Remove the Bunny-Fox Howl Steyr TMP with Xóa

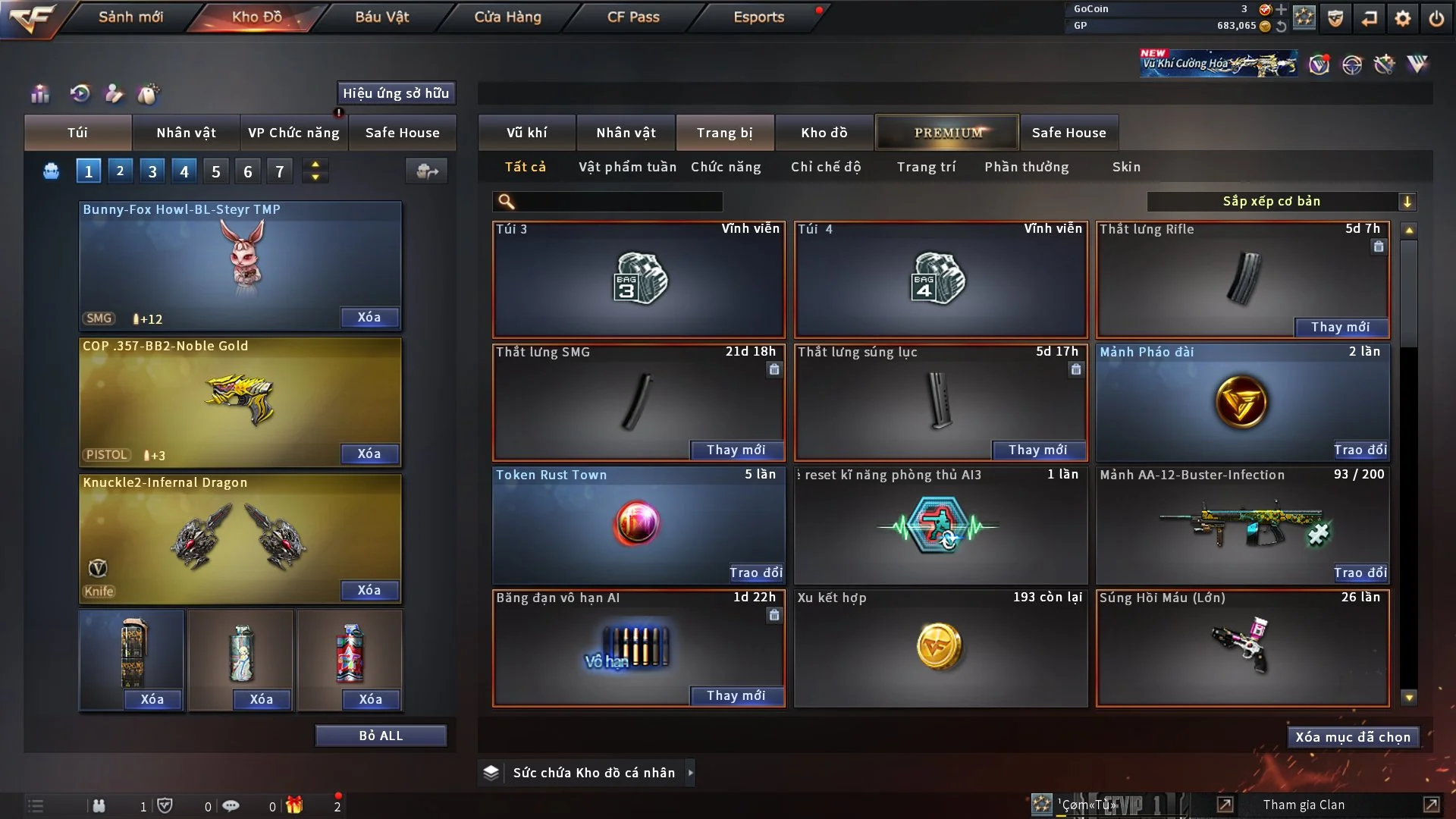(x=369, y=317)
